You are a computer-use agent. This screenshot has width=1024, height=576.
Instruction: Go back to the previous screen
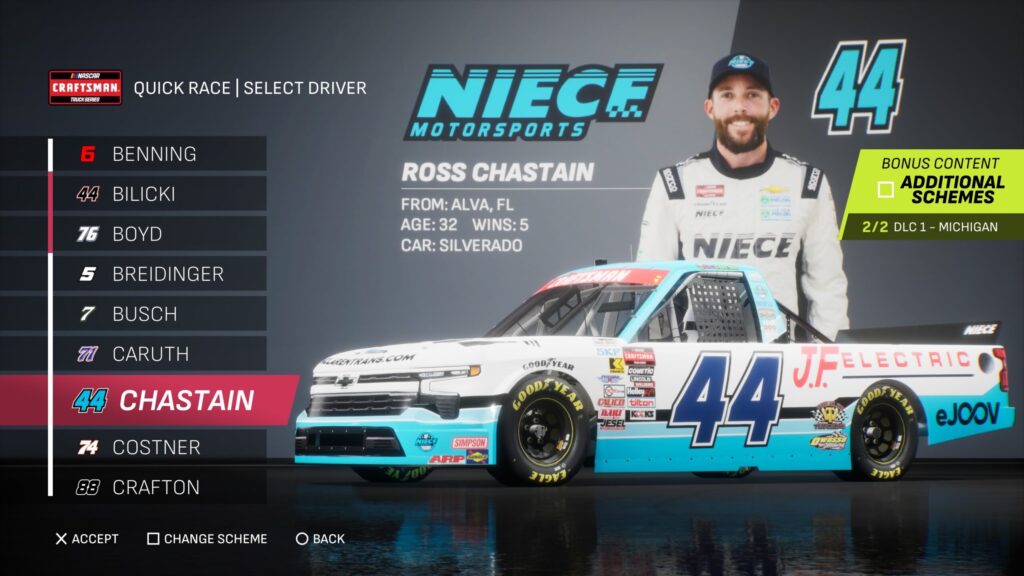coord(320,539)
